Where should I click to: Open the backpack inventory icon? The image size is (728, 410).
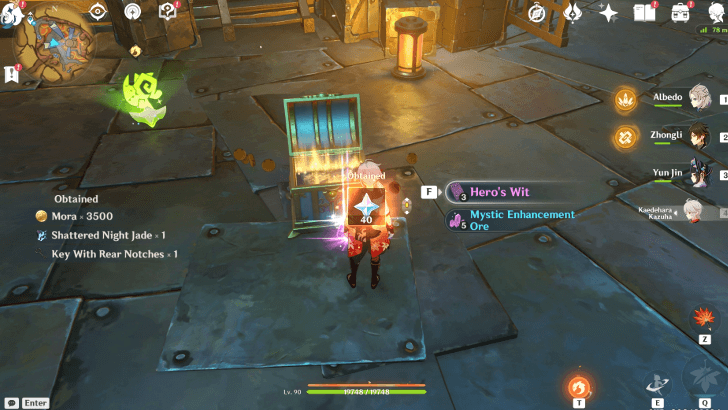(681, 12)
